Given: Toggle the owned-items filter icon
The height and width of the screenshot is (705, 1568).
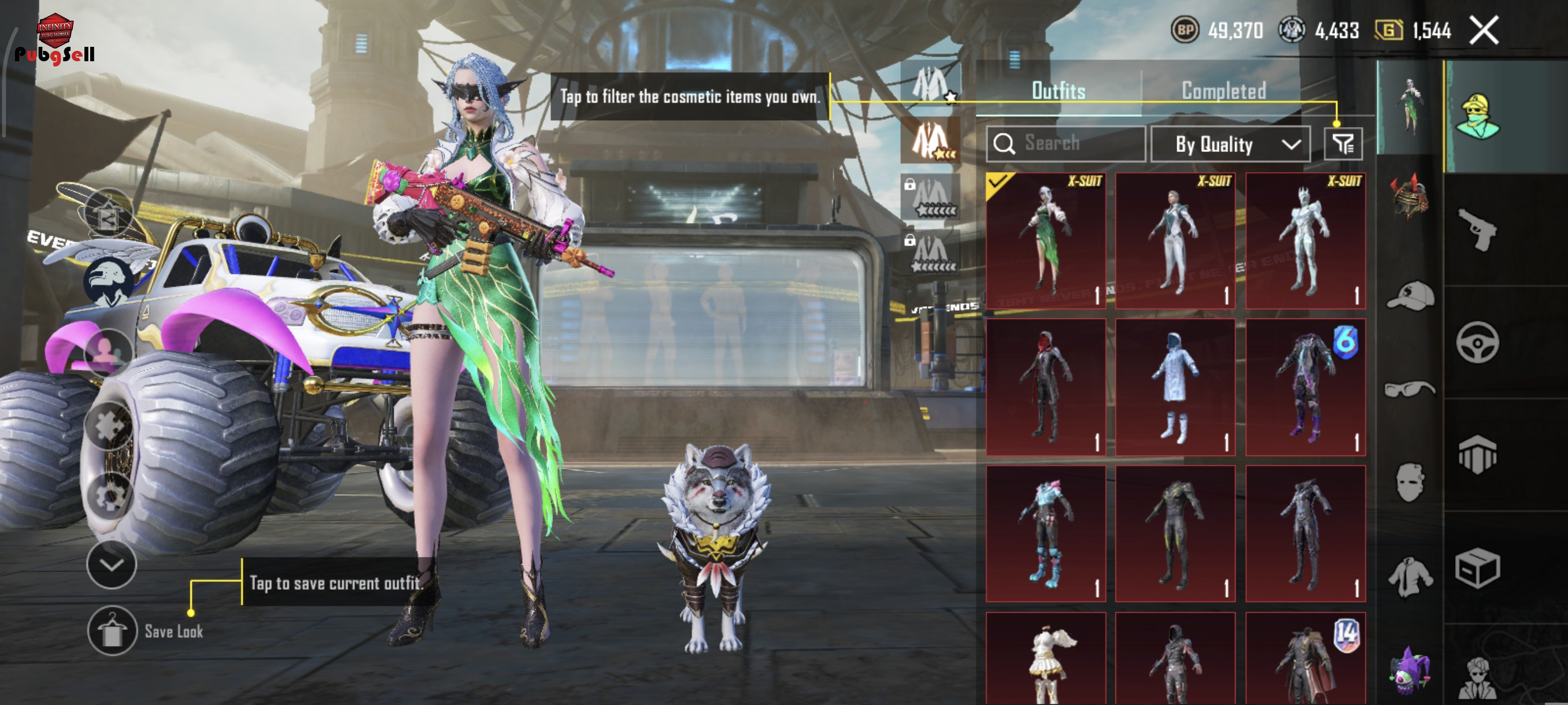Looking at the screenshot, I should [1343, 144].
